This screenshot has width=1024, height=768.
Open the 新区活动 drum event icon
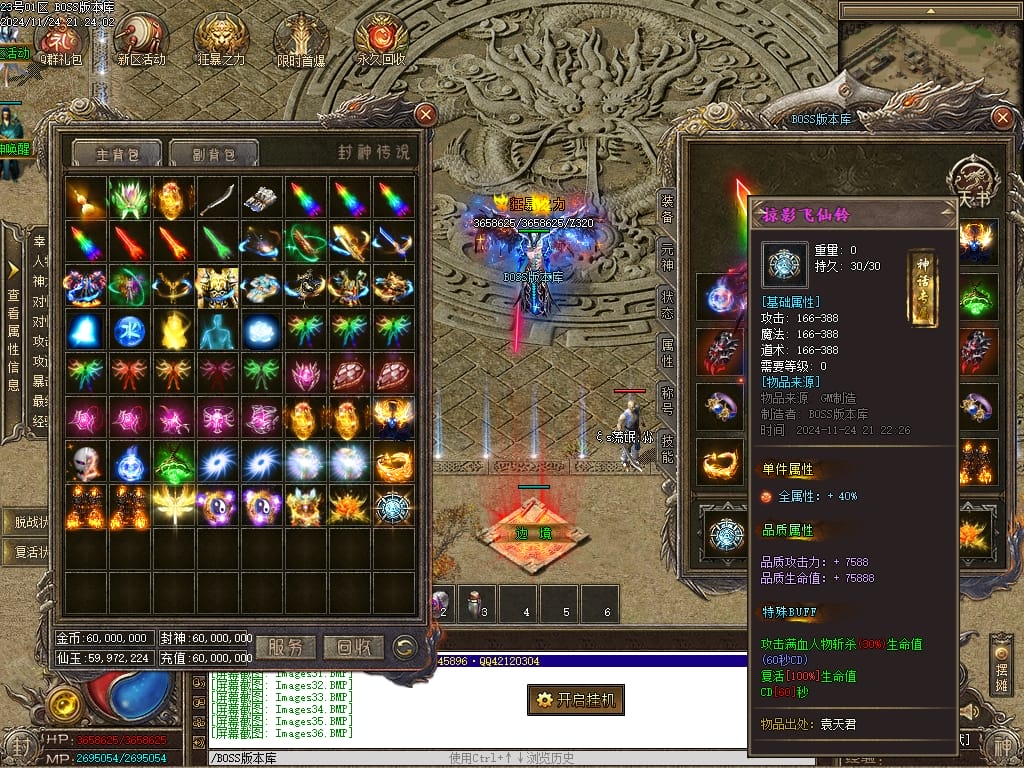pos(140,40)
